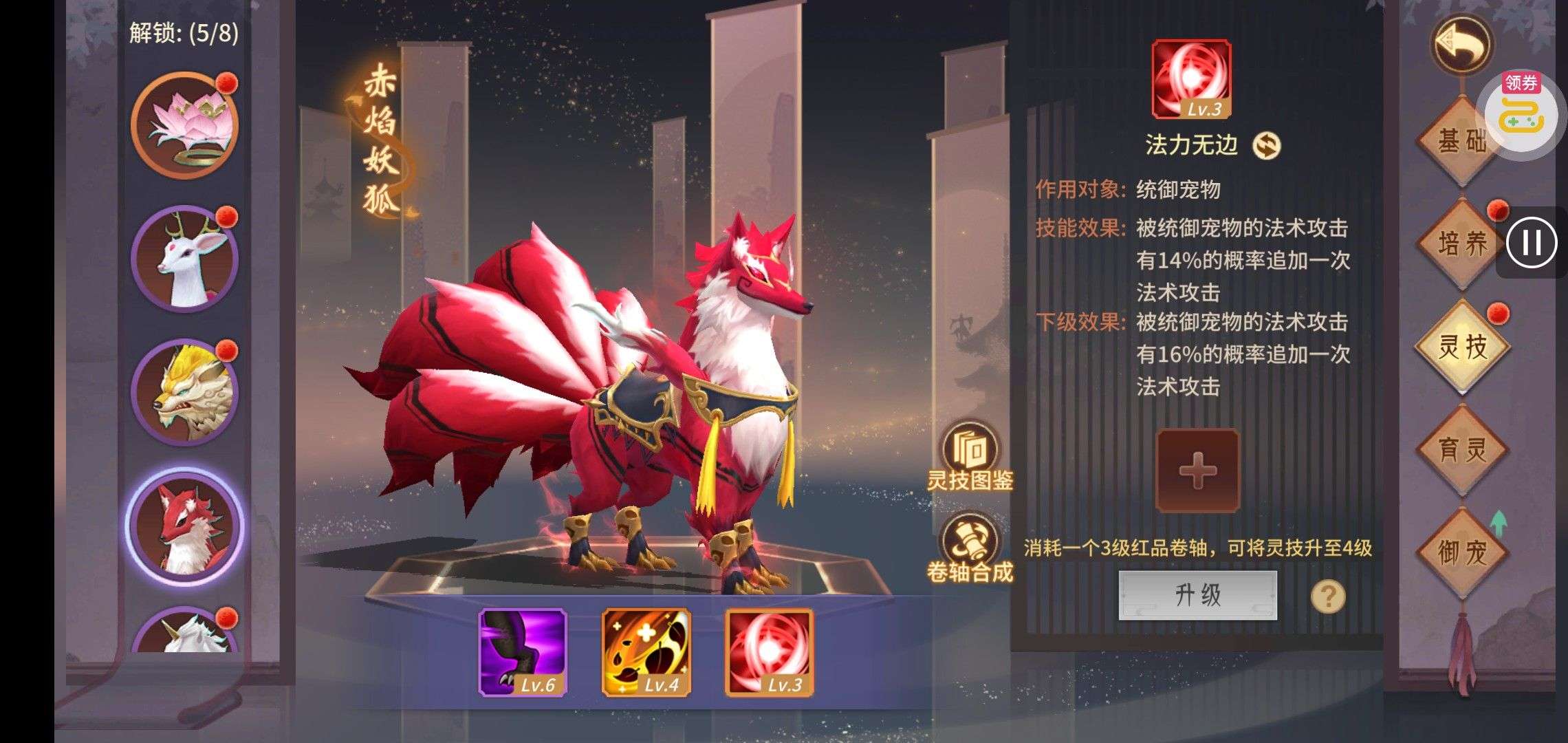Open the question mark help button

(x=1328, y=596)
